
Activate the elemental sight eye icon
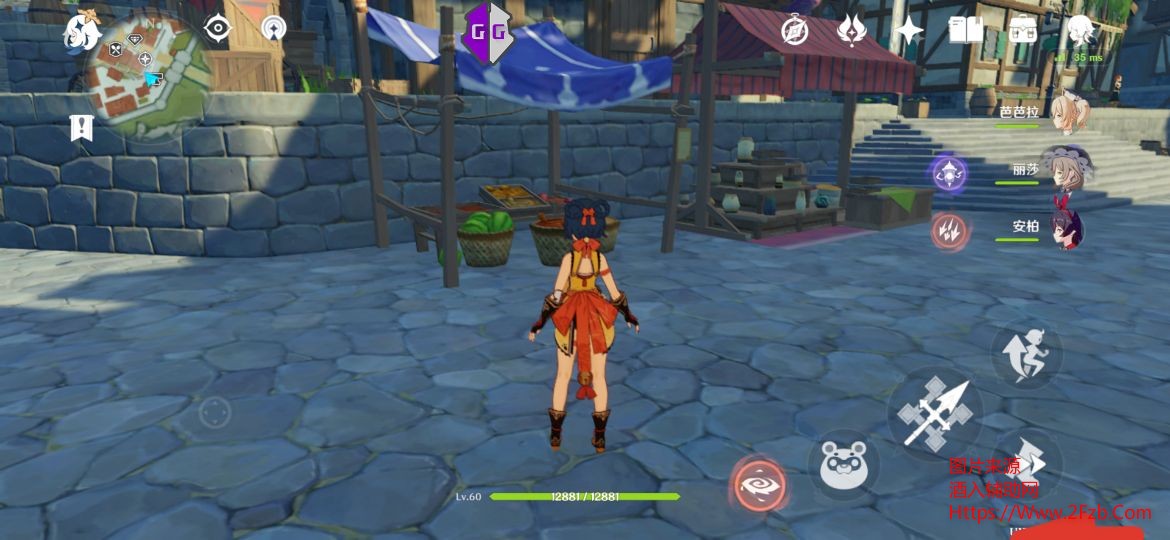[x=216, y=28]
